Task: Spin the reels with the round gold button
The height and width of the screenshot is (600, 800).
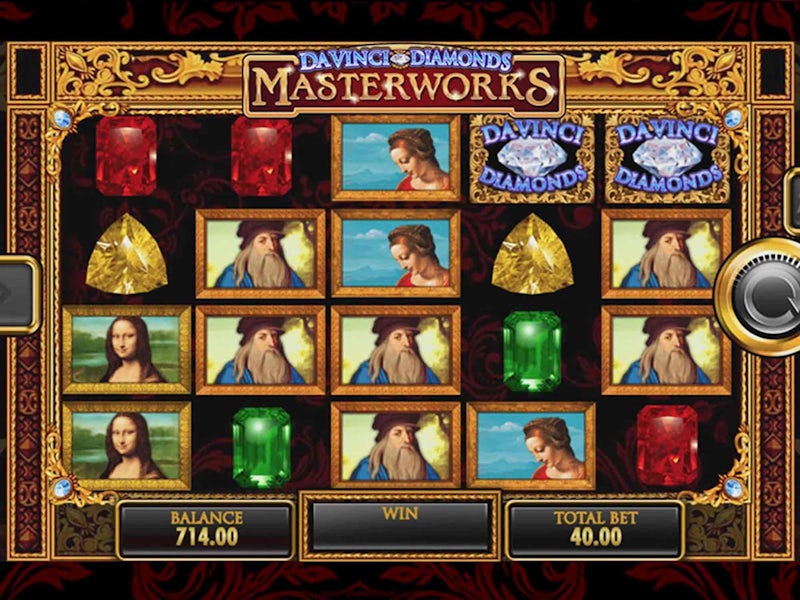Action: [763, 297]
